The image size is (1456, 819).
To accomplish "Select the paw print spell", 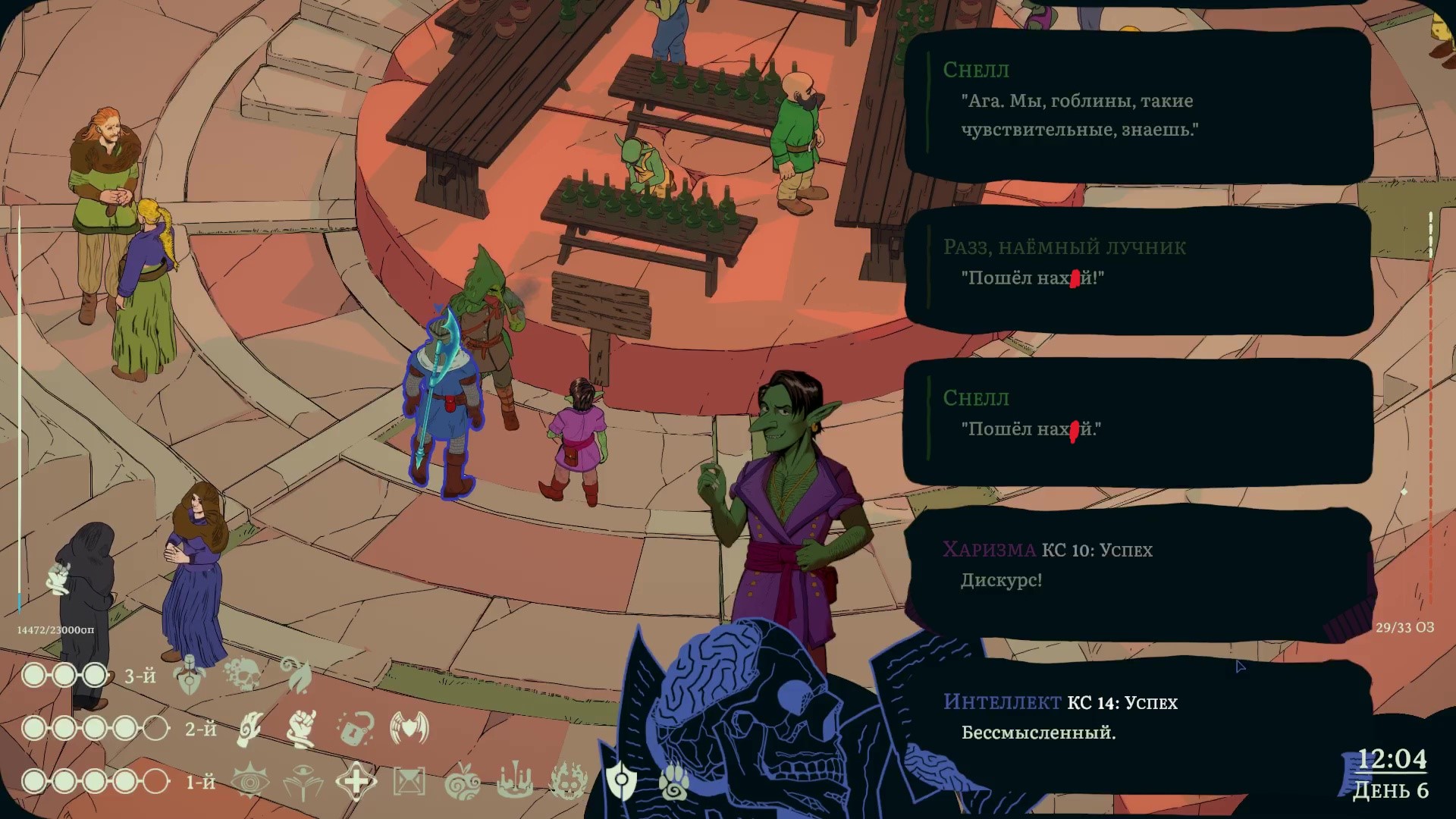I will (x=673, y=782).
